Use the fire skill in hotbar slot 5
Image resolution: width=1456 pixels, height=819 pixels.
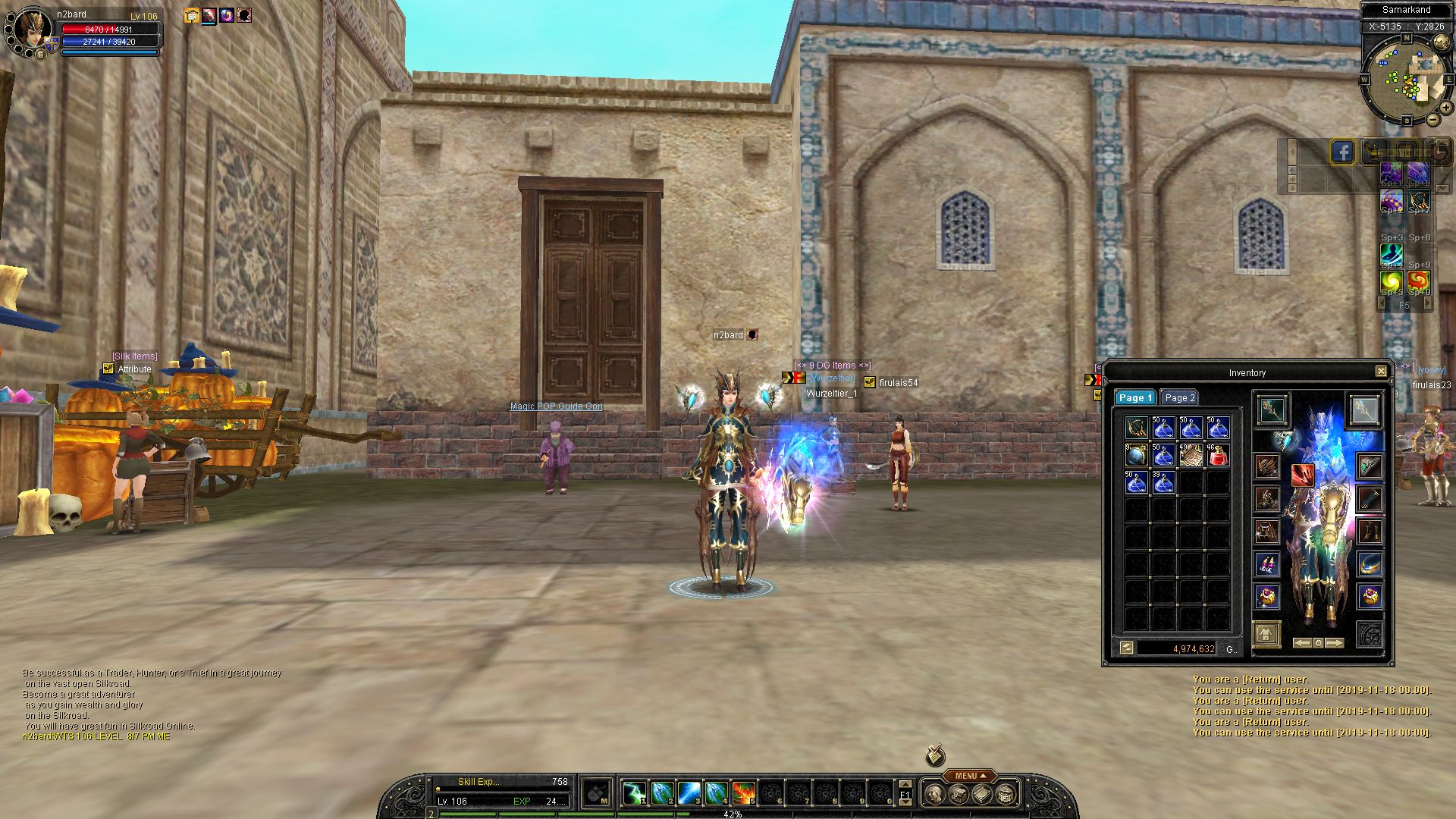[743, 793]
